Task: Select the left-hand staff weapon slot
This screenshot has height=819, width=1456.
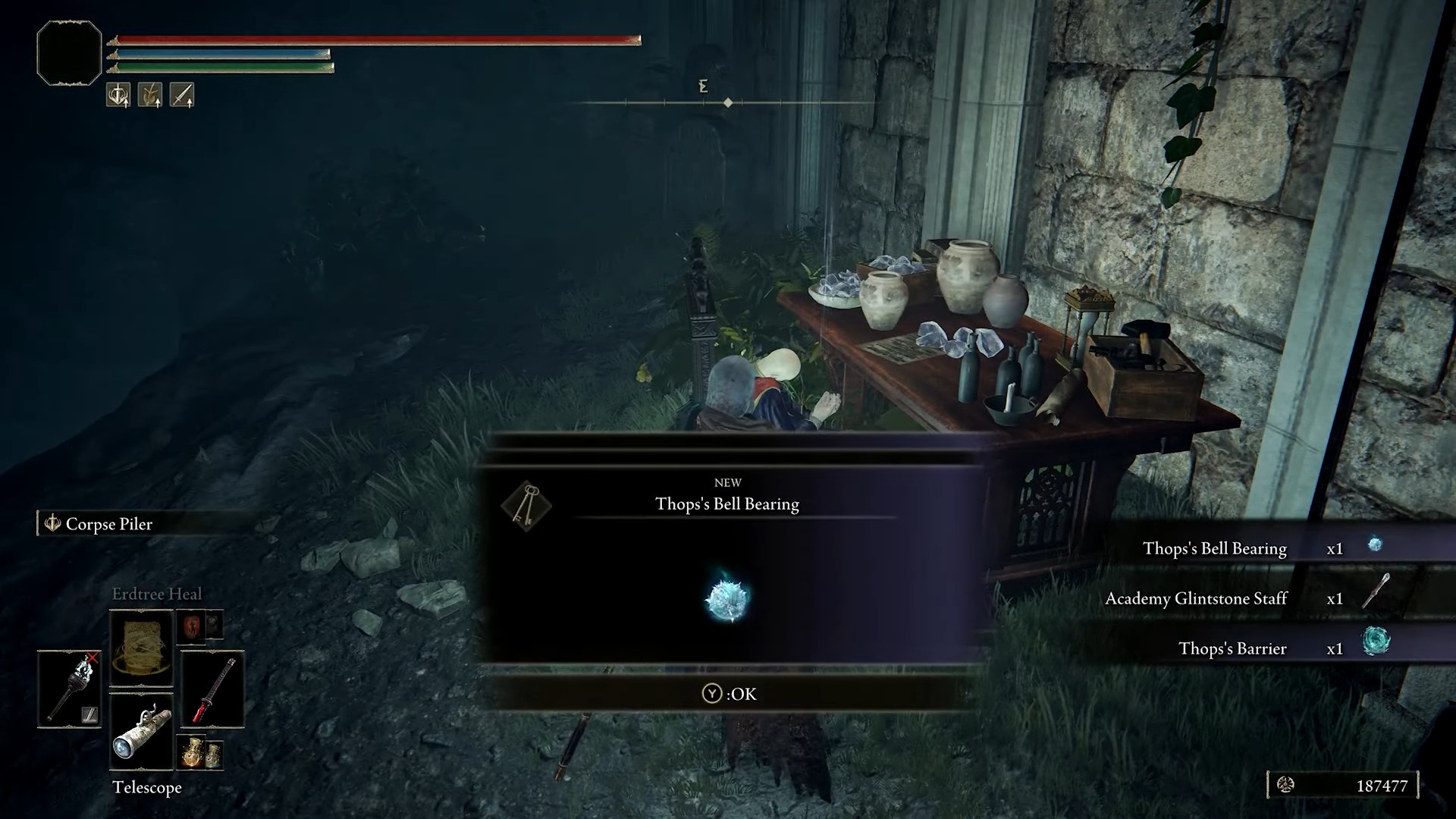Action: (x=69, y=689)
